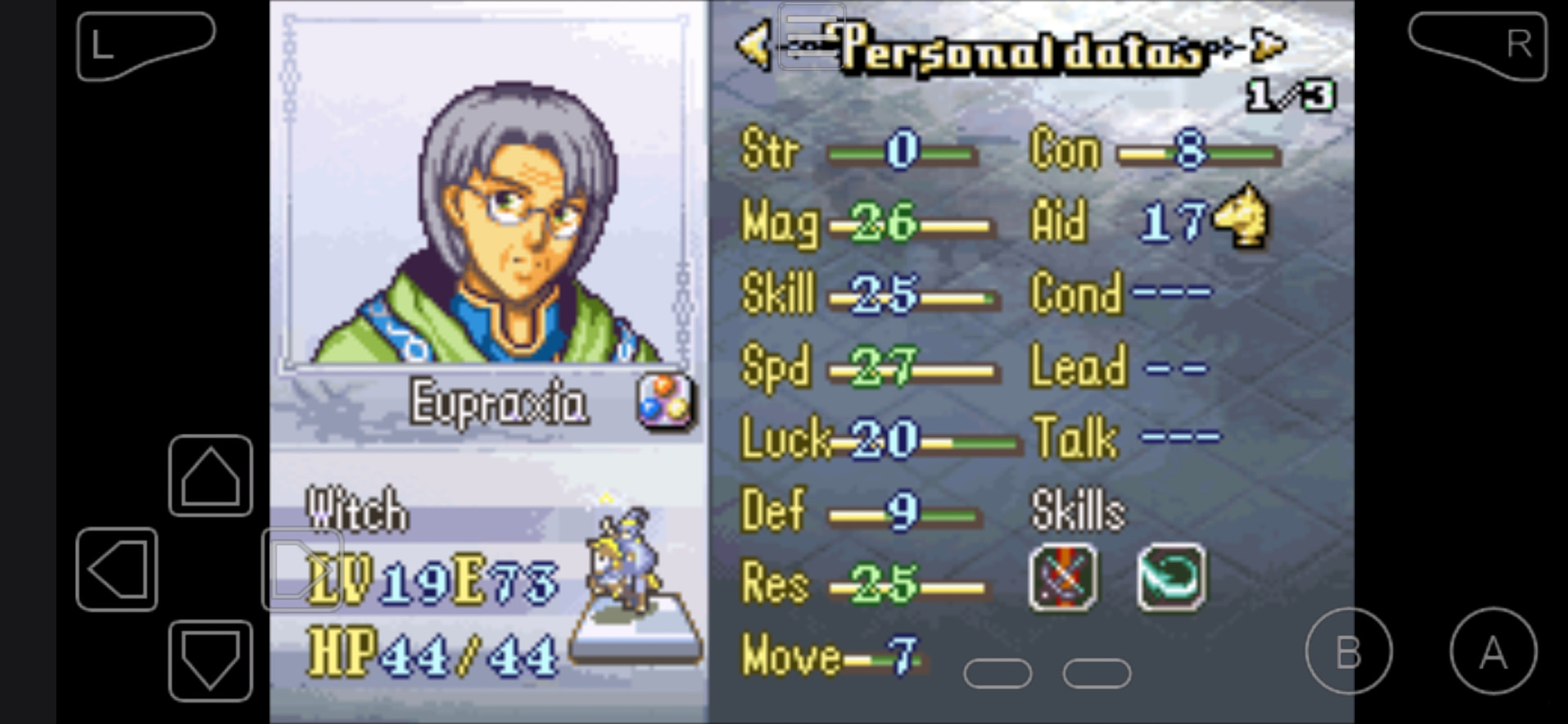The image size is (1568, 724).
Task: Select the crossed swords skill icon
Action: pos(1062,579)
